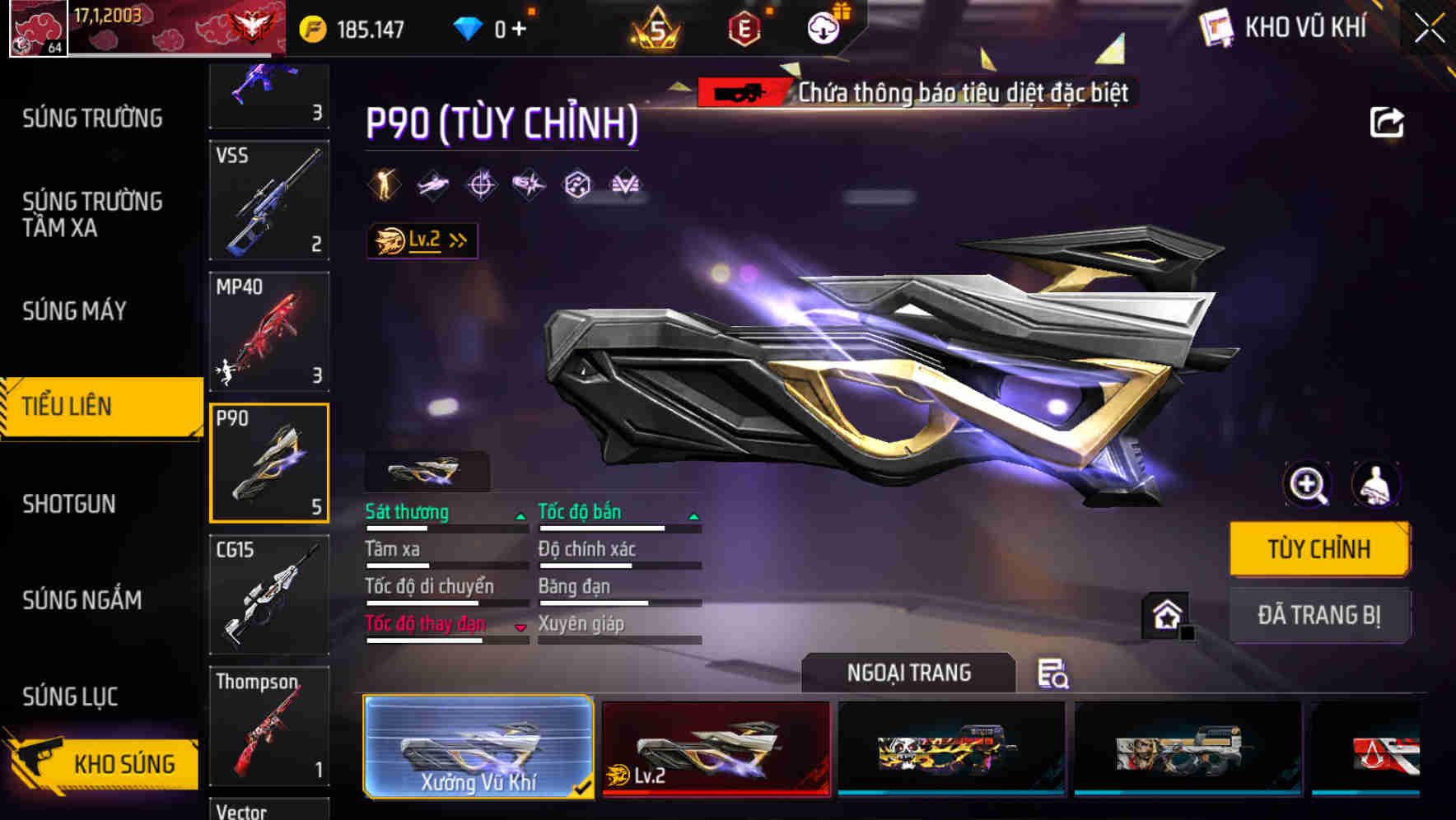The image size is (1456, 820).
Task: Switch to the Tiểu Liên category tab
Action: click(71, 406)
